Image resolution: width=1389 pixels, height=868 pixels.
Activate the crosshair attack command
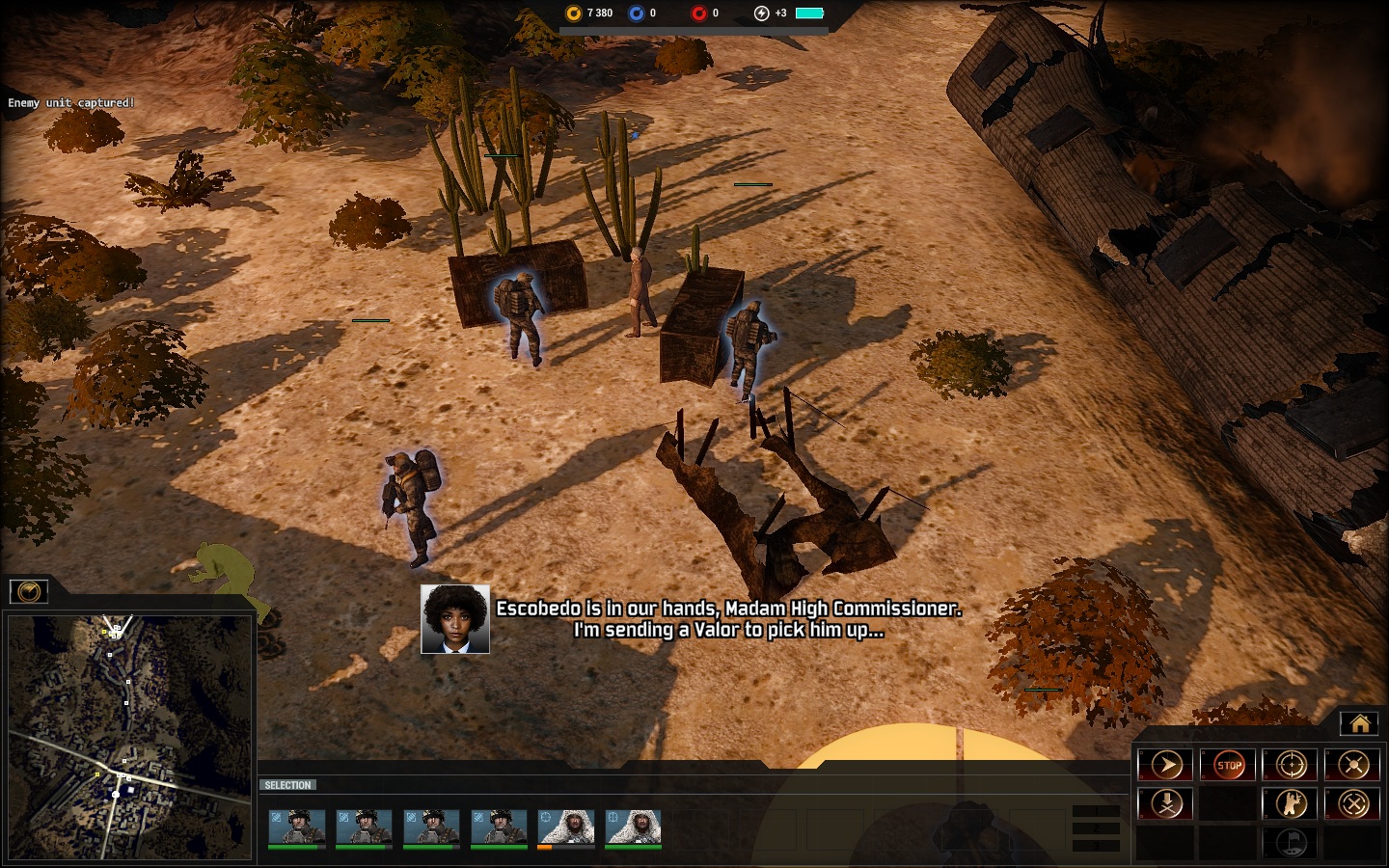pos(1291,766)
